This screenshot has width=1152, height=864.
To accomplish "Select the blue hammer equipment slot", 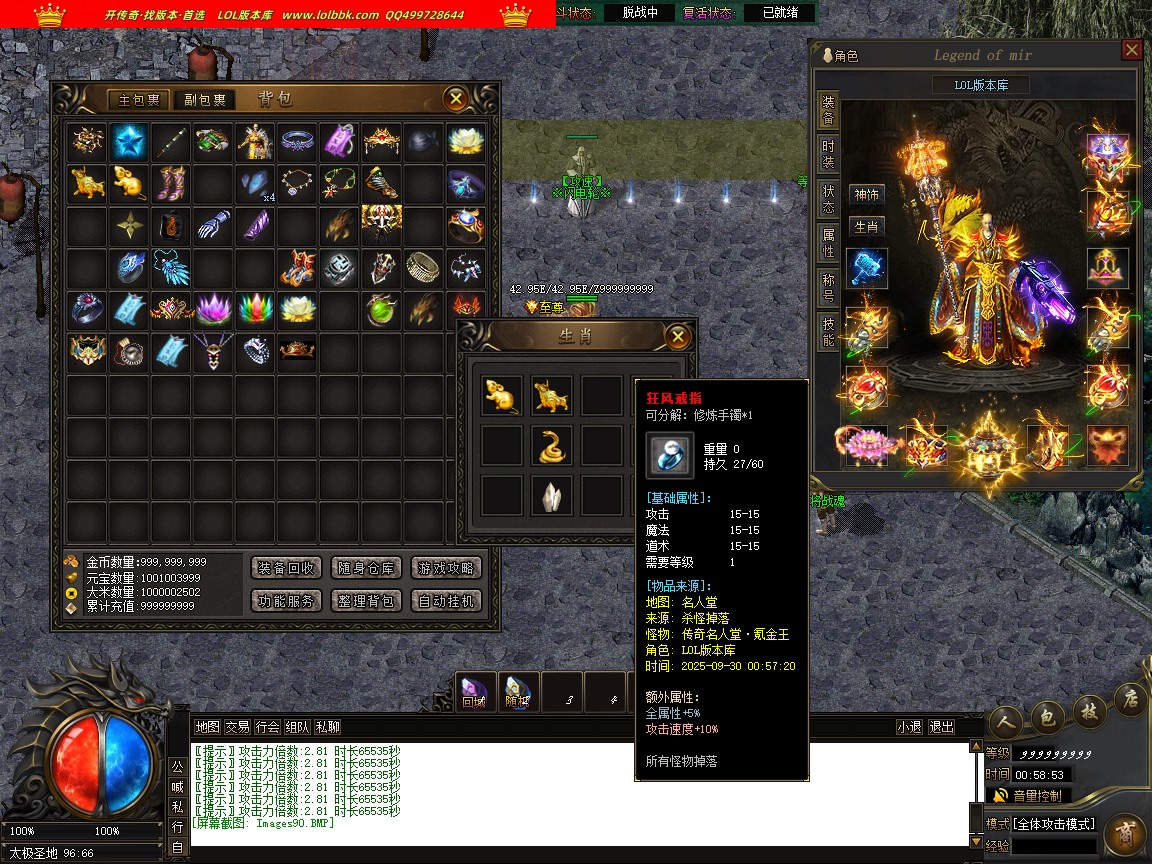I will [x=866, y=269].
